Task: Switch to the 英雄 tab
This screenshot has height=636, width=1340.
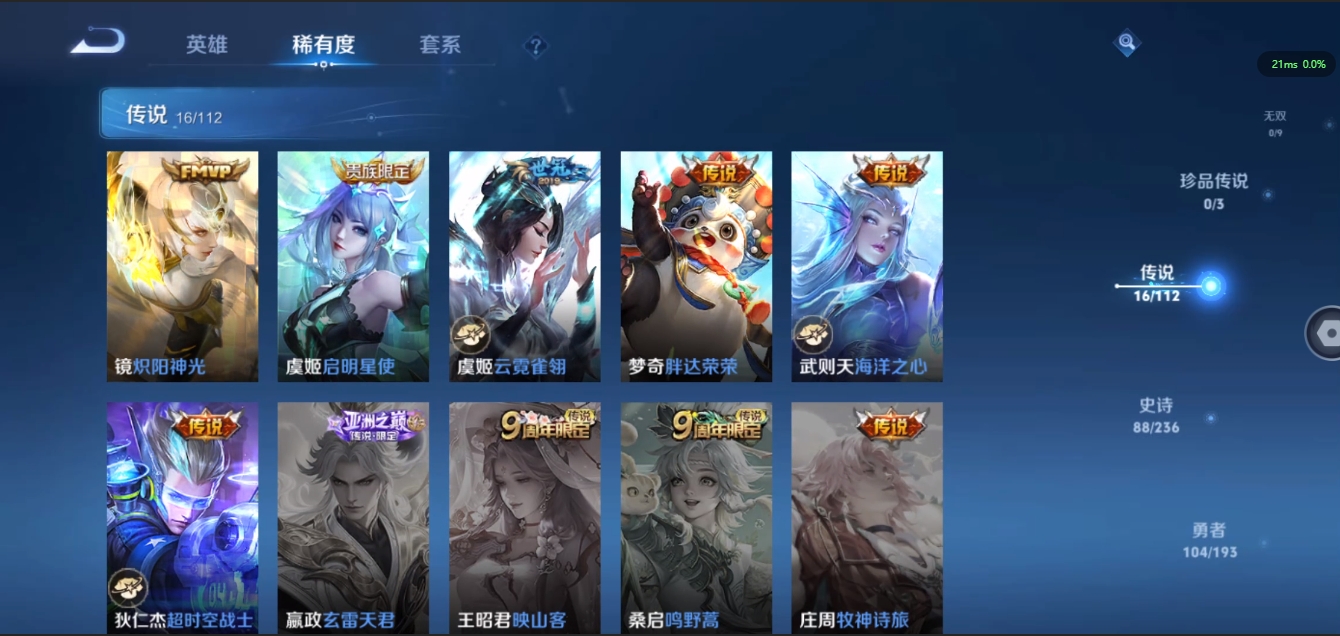Action: (x=207, y=45)
